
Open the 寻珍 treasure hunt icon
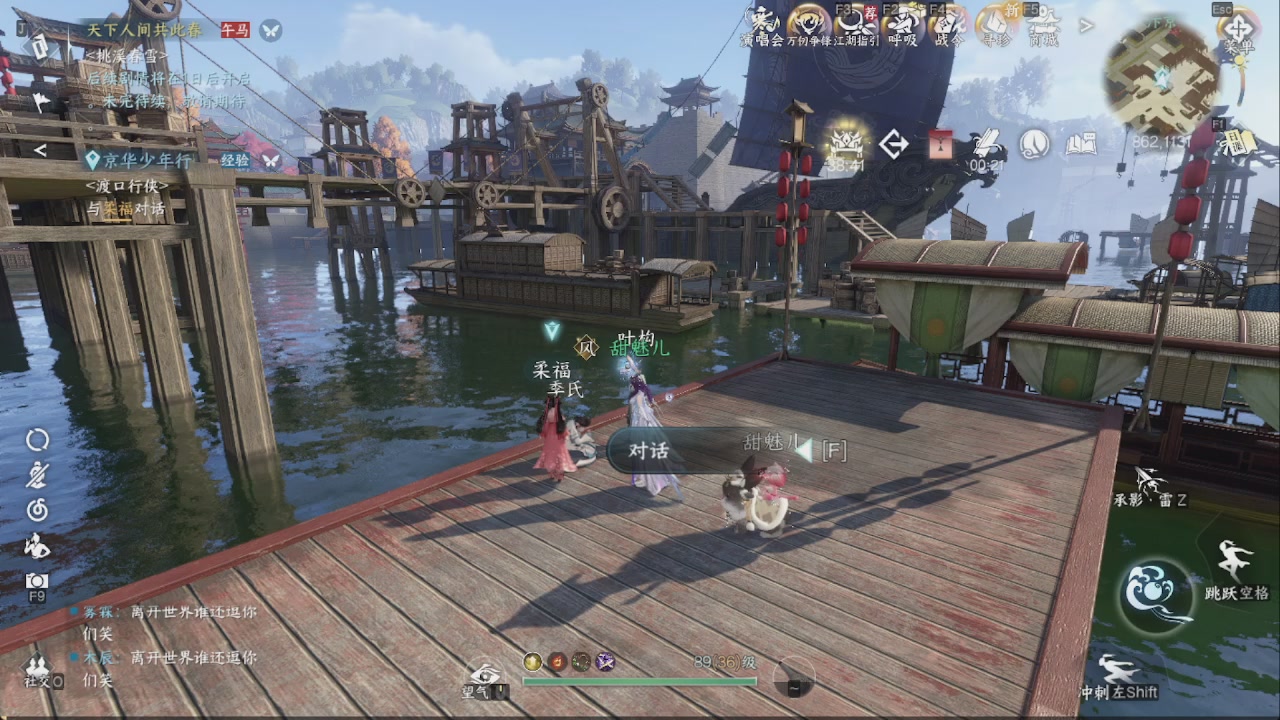pos(996,24)
